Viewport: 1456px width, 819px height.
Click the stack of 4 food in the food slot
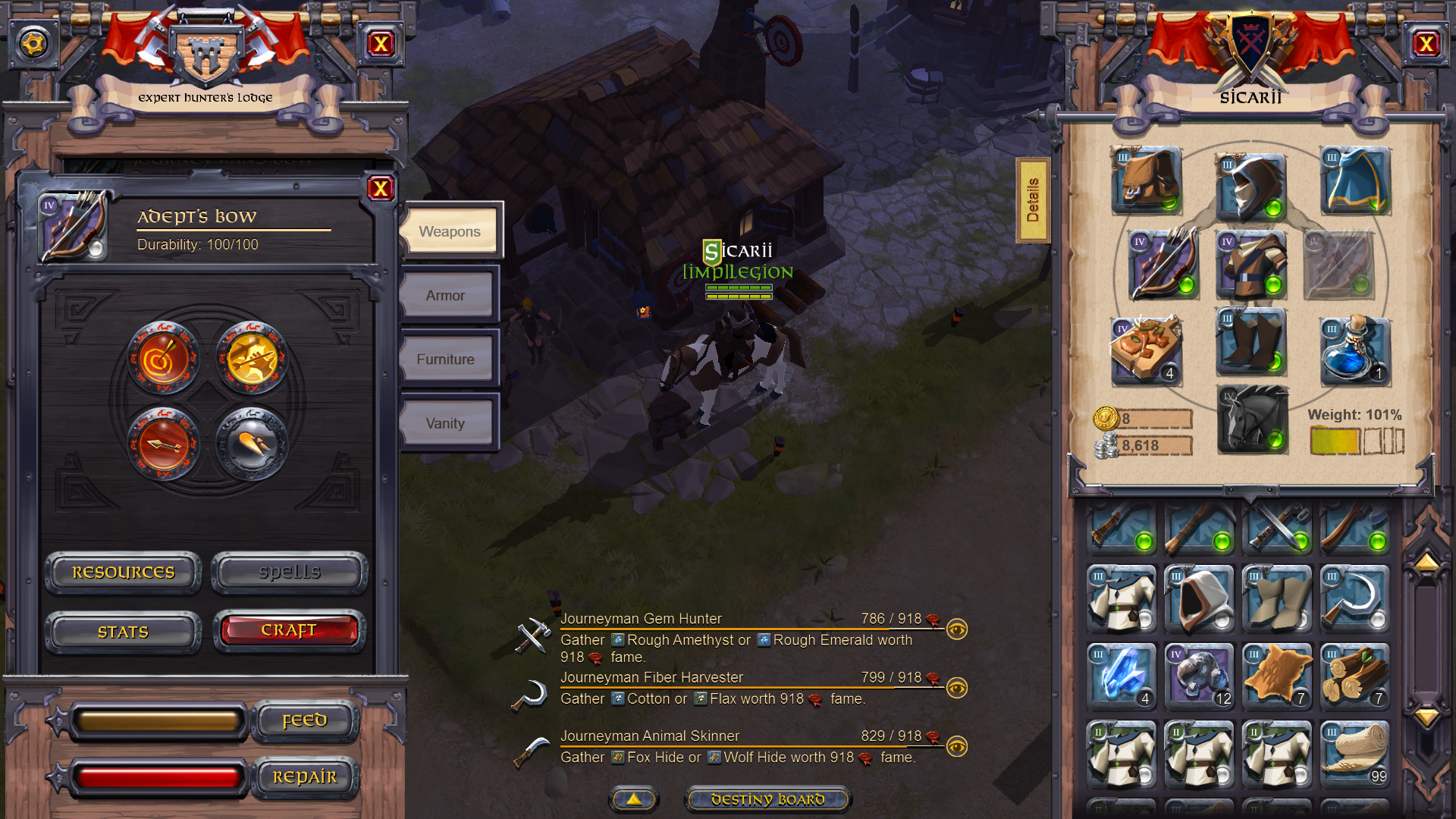1146,350
